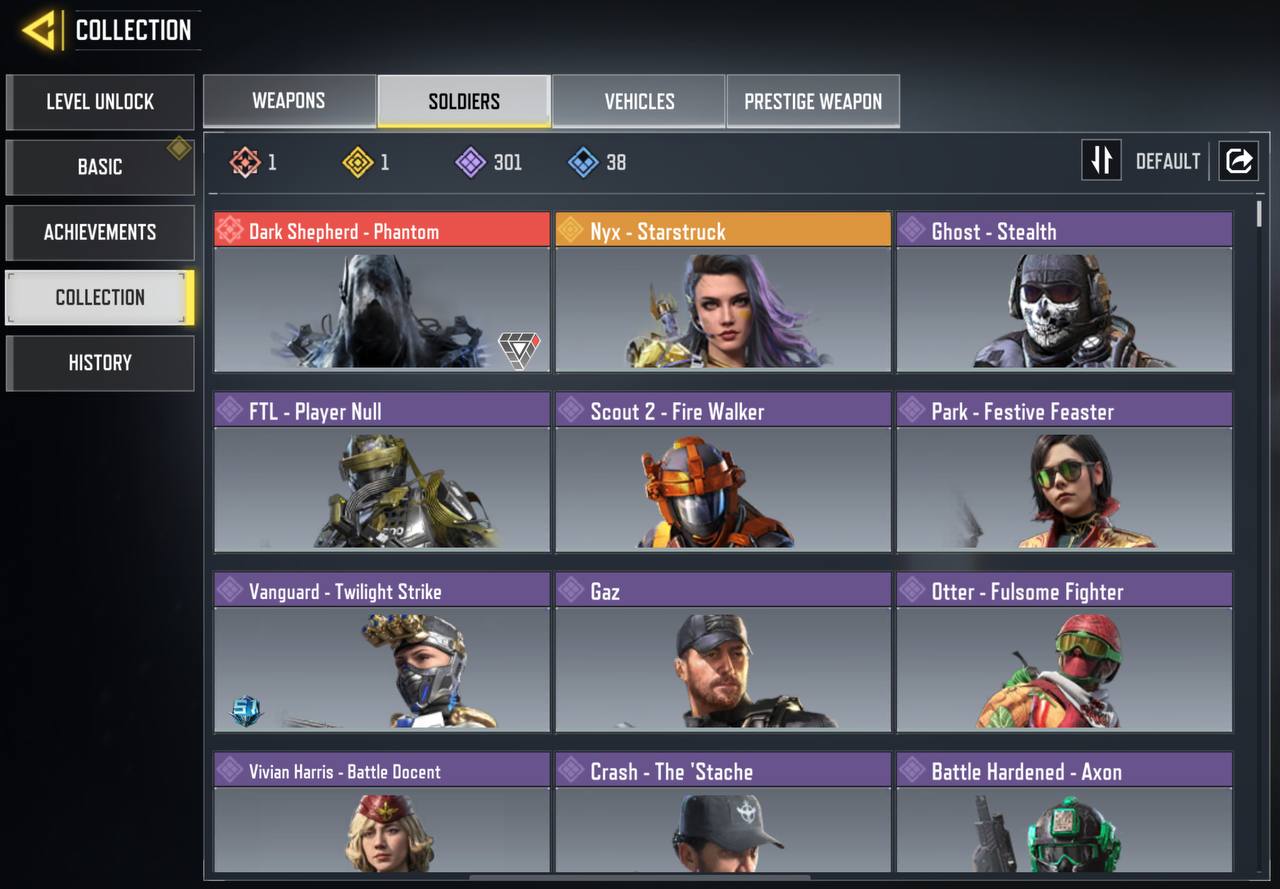Screen dimensions: 1280x889
Task: Go back using the yellow arrow
Action: [40, 30]
